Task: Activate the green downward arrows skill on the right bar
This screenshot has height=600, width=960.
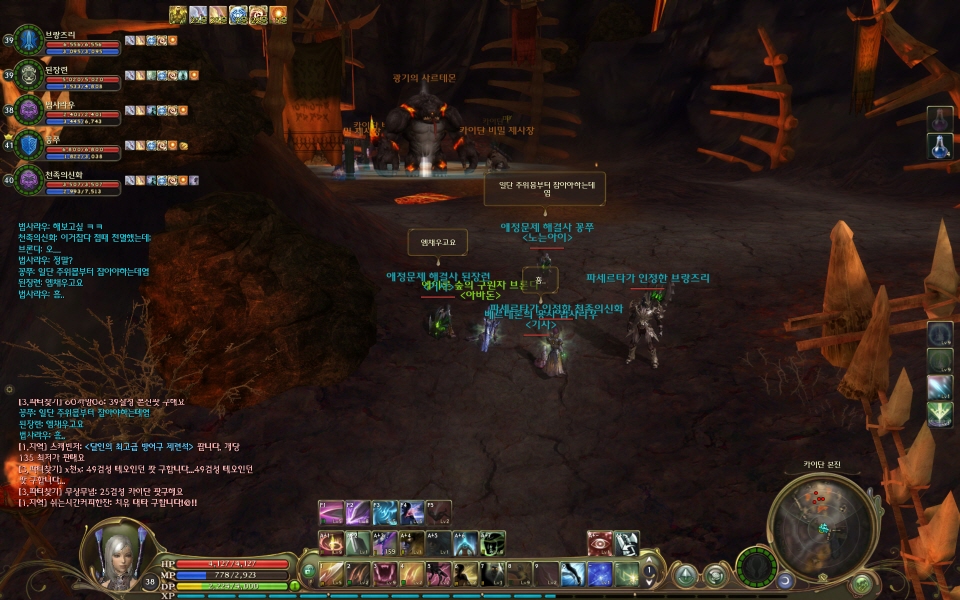Action: point(939,413)
